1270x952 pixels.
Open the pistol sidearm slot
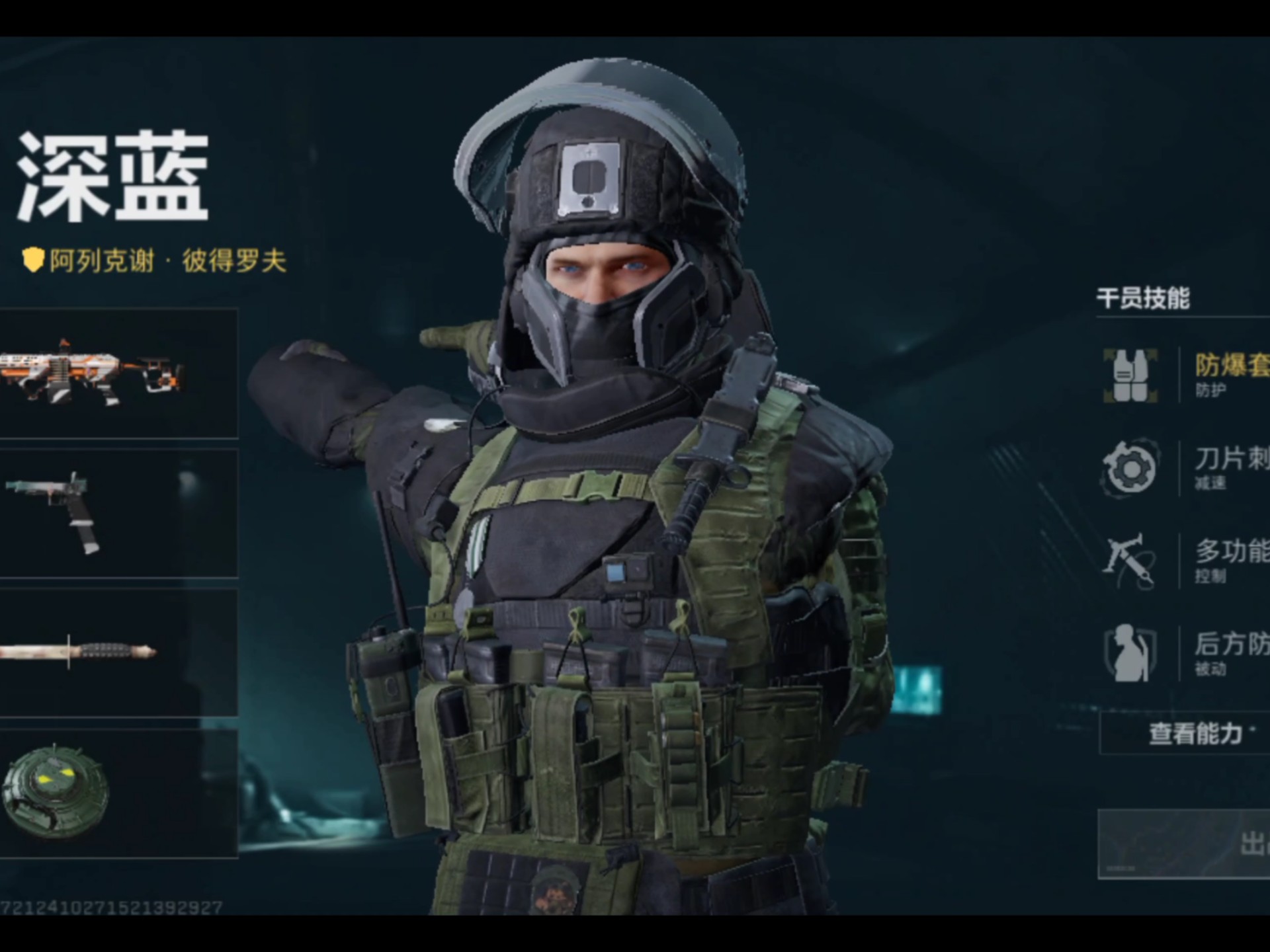point(118,513)
